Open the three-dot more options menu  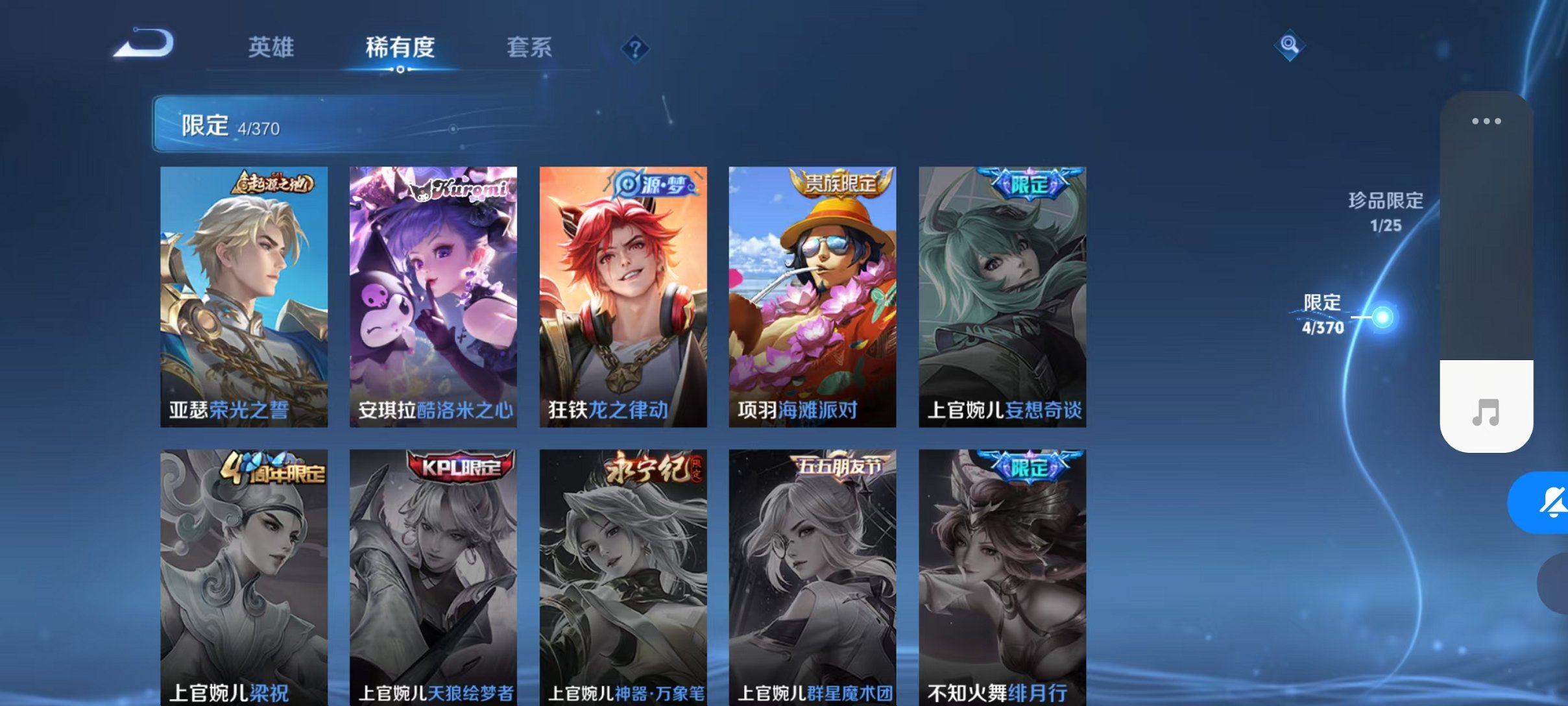1488,121
